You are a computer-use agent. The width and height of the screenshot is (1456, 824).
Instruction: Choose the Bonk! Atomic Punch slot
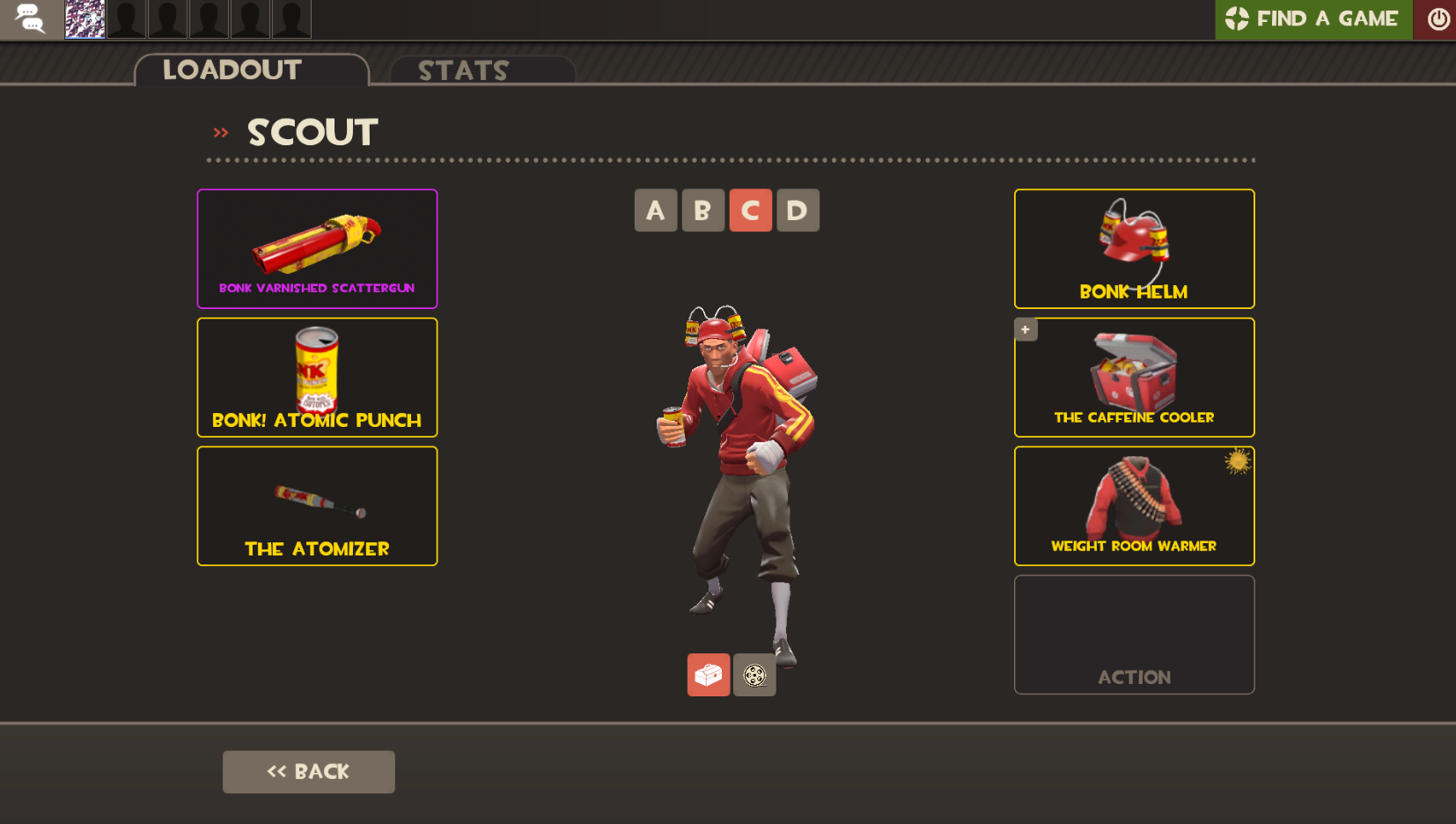[x=317, y=377]
